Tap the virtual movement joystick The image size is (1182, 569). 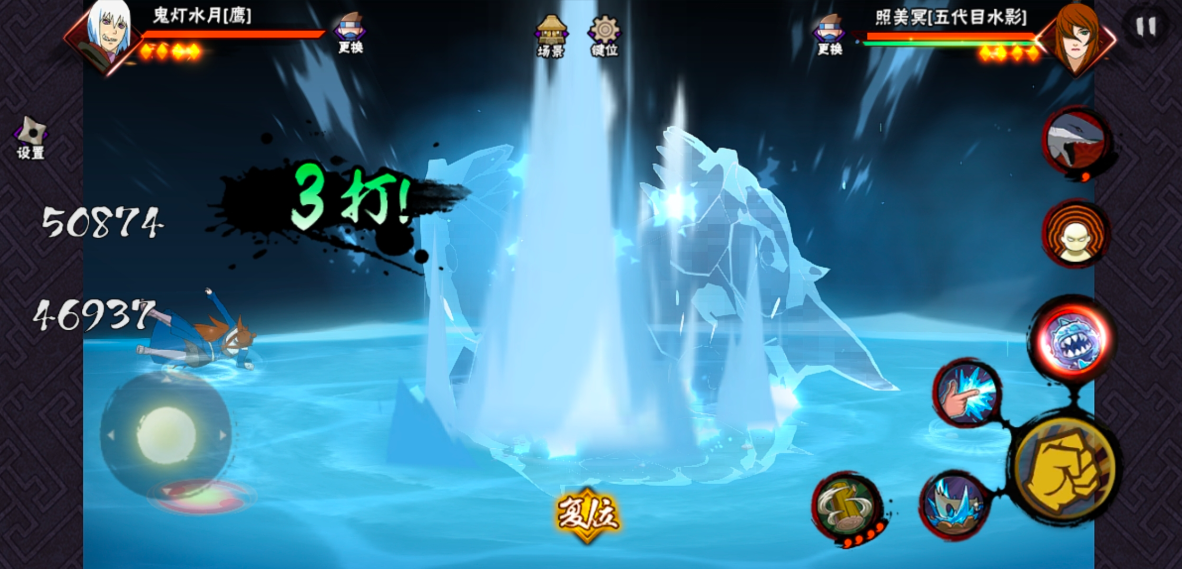(x=166, y=434)
